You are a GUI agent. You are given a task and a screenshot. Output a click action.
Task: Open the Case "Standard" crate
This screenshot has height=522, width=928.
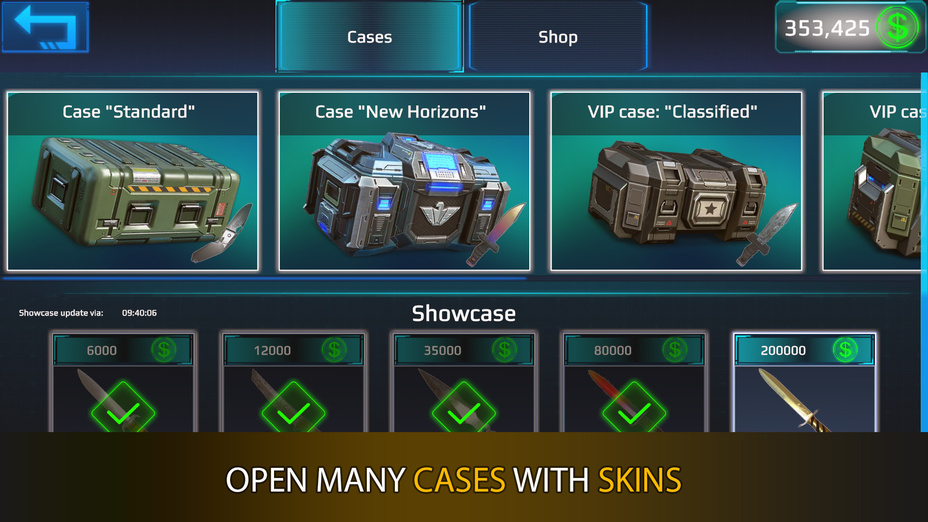tap(133, 182)
